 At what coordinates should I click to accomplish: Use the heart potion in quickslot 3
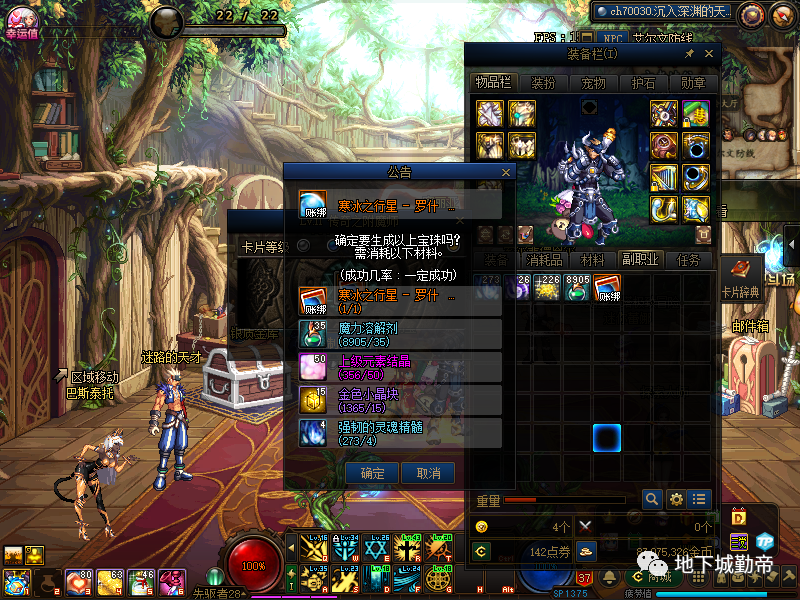point(77,581)
